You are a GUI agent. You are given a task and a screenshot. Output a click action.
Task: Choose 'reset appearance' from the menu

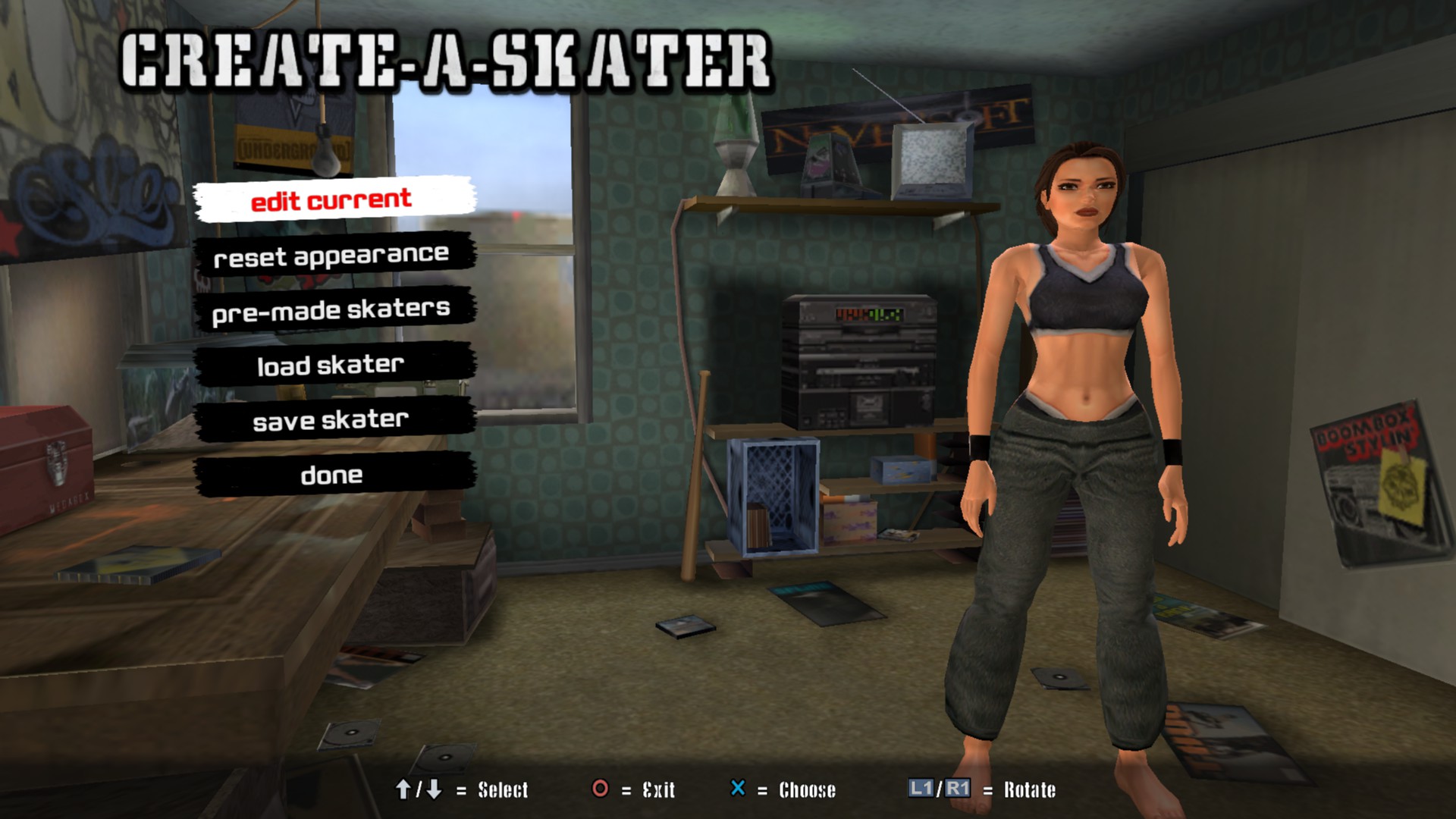[x=332, y=256]
